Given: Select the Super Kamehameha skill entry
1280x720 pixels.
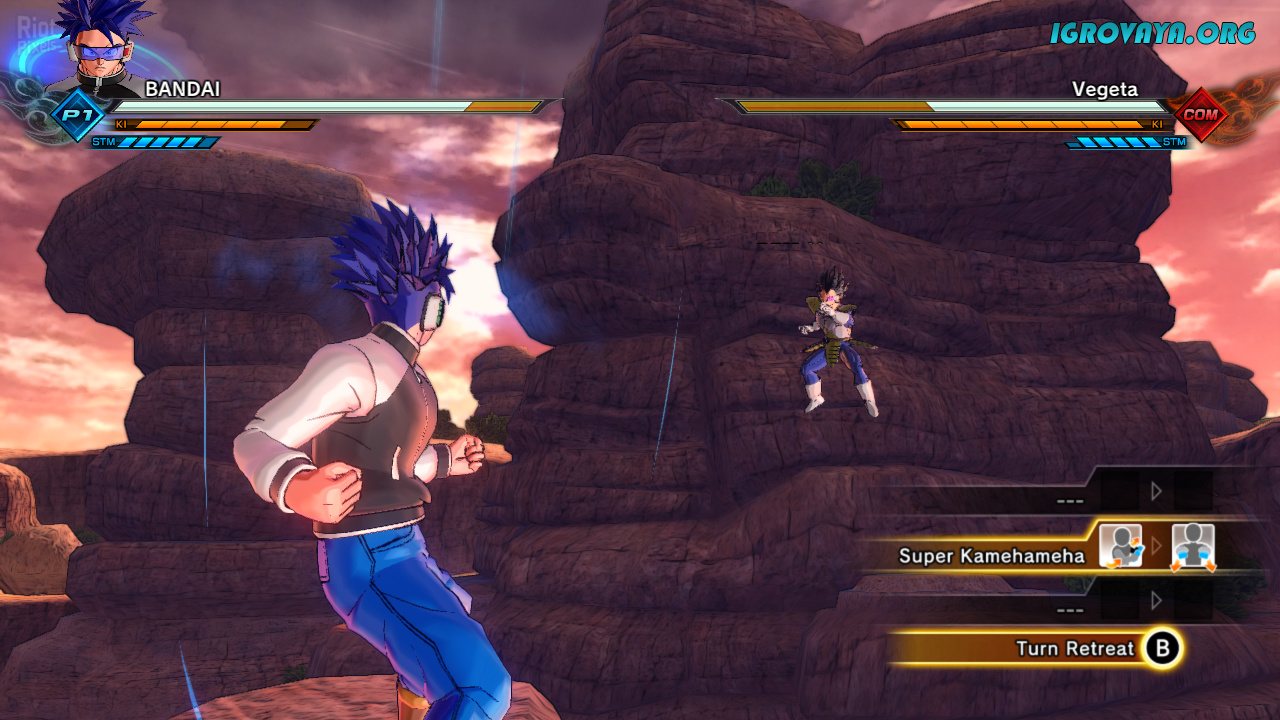Looking at the screenshot, I should pyautogui.click(x=991, y=555).
